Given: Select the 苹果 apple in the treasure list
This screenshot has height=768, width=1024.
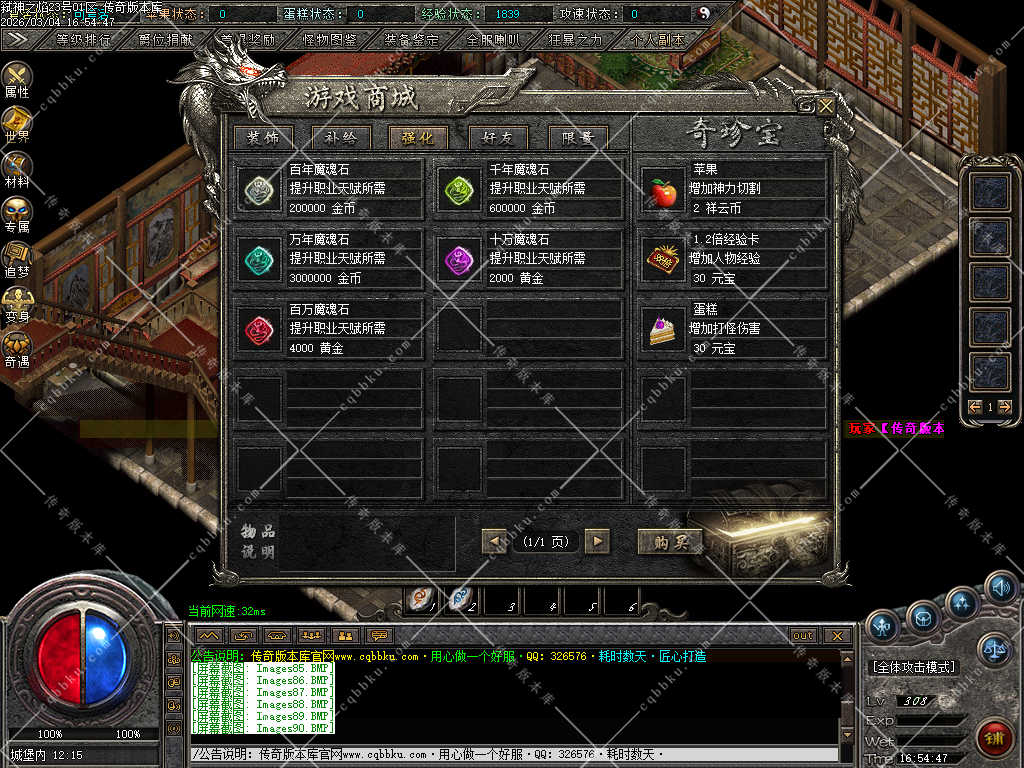Looking at the screenshot, I should [x=663, y=189].
